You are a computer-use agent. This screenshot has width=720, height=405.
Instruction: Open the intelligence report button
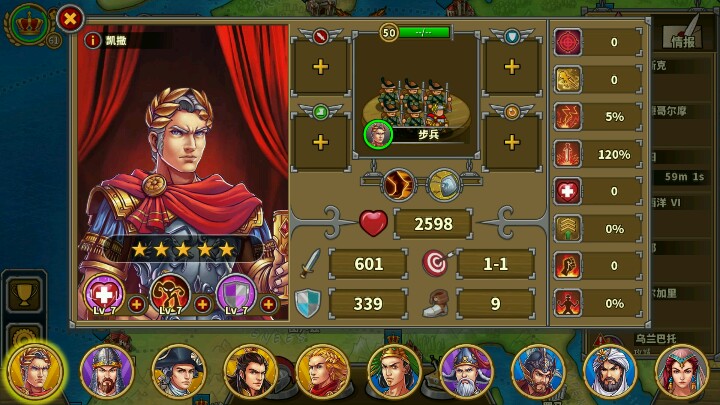[x=683, y=42]
